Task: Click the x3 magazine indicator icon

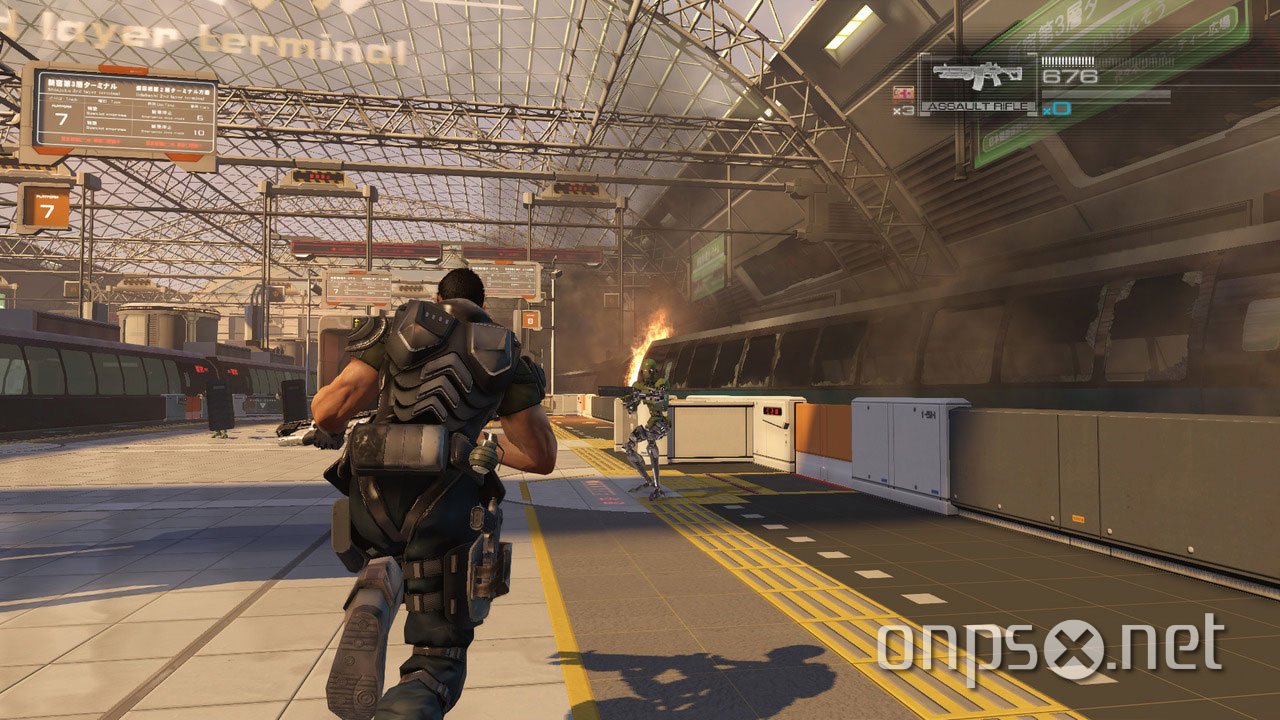Action: click(x=905, y=110)
